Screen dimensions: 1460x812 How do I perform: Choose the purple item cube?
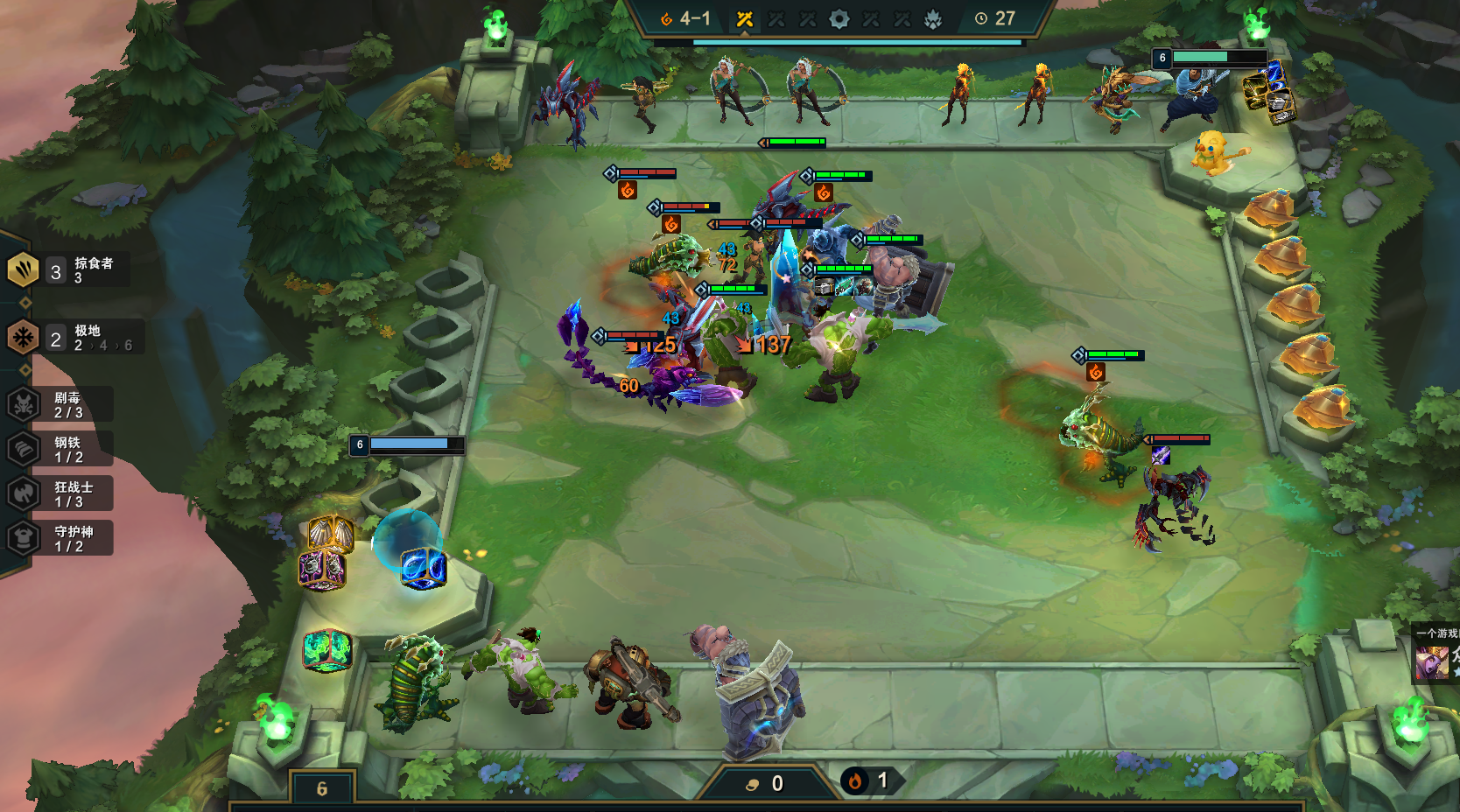322,570
